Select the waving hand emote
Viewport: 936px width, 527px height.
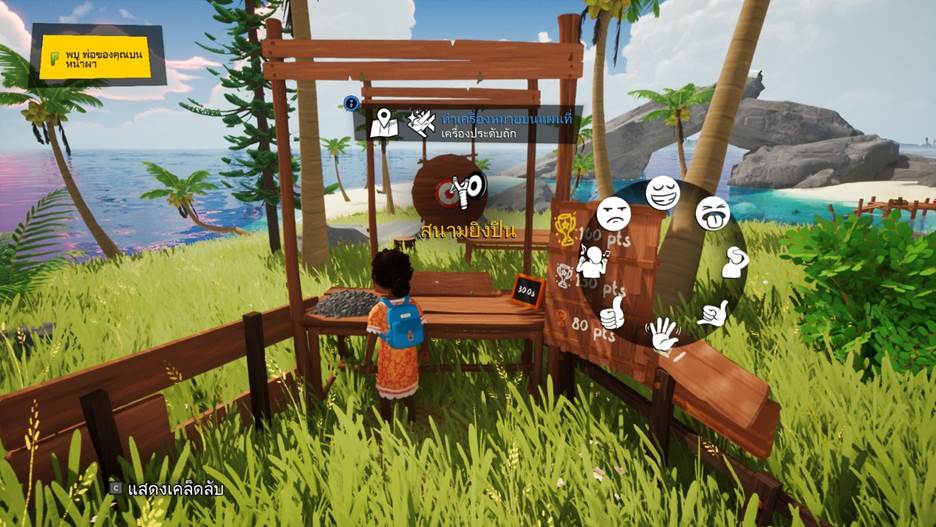click(x=663, y=333)
